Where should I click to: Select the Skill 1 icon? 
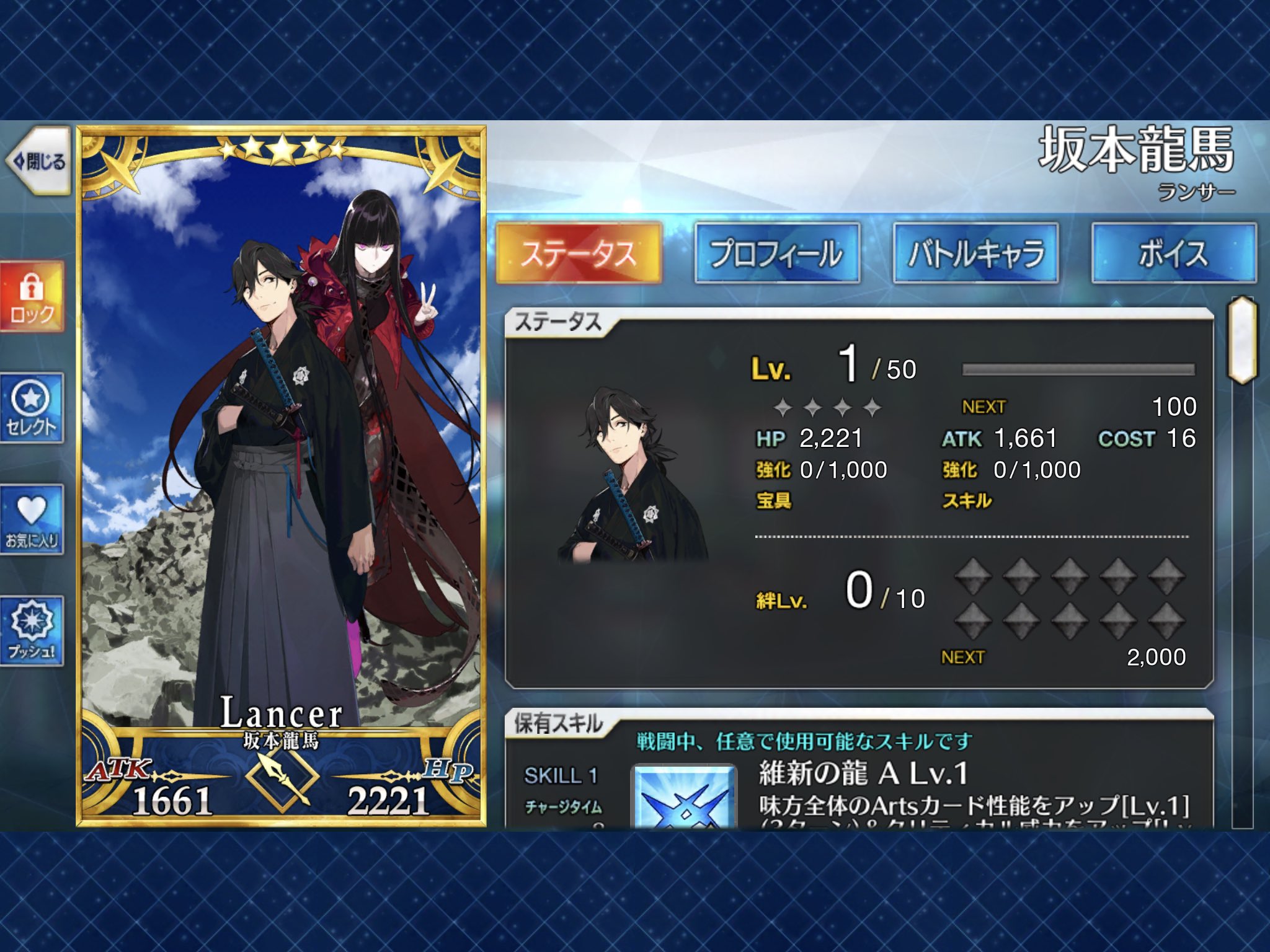[x=684, y=798]
